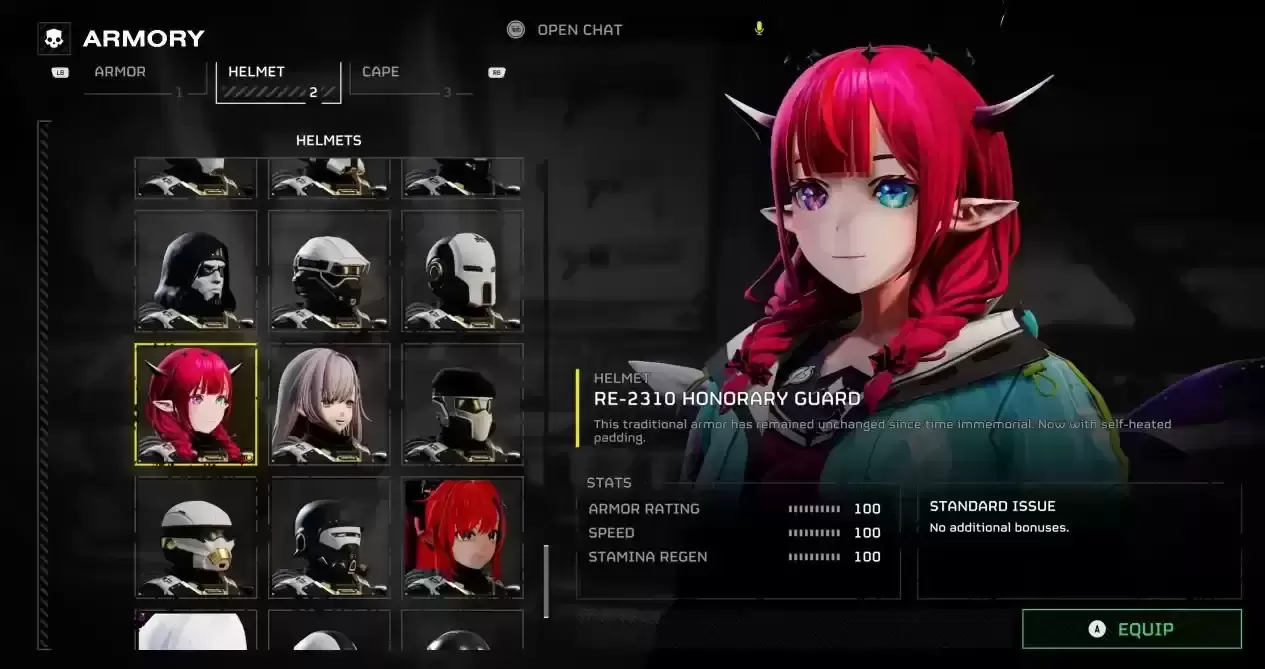Viewport: 1265px width, 669px height.
Task: Open the Cape tab
Action: click(381, 73)
